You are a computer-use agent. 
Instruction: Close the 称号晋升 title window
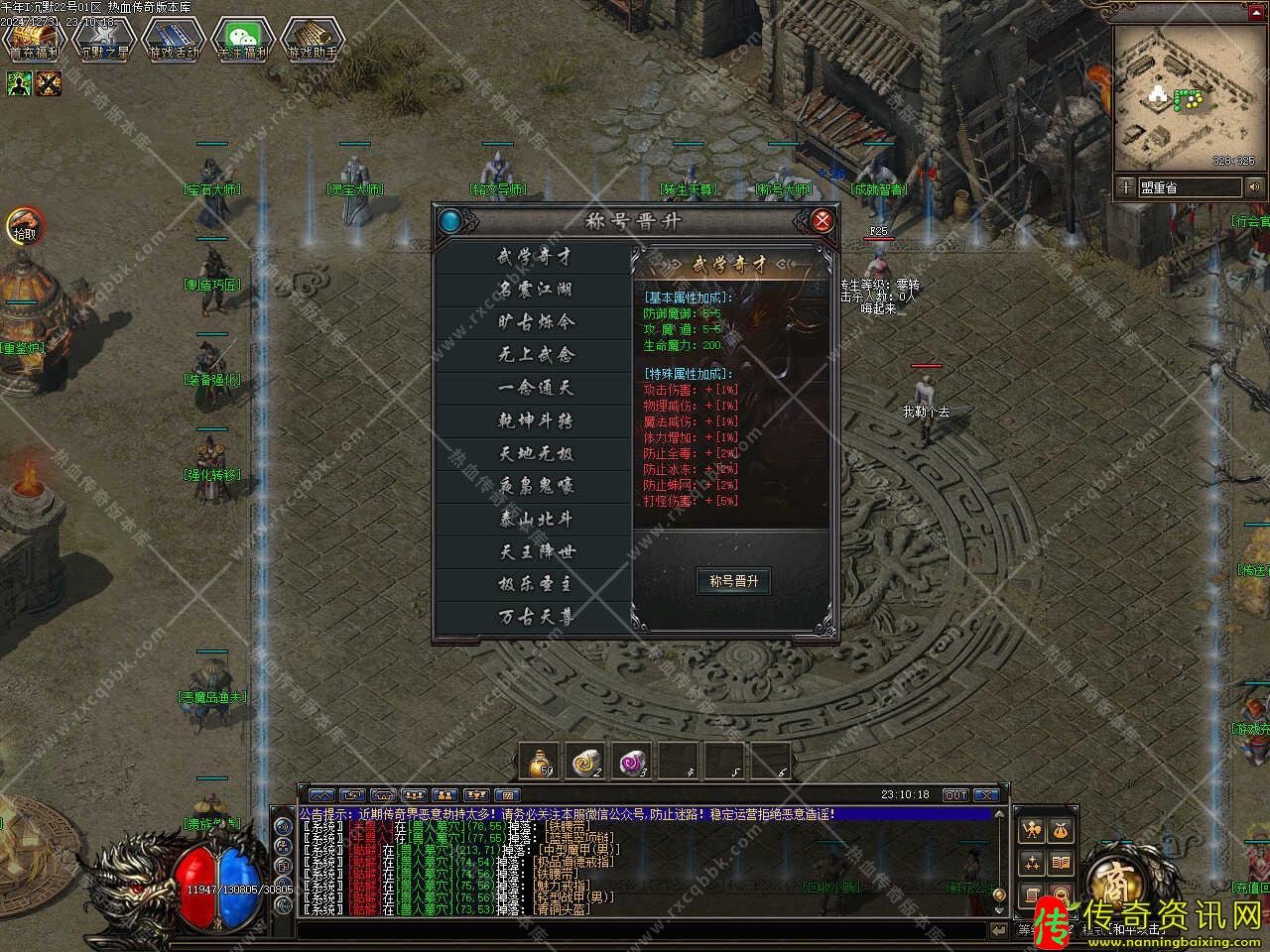click(823, 220)
